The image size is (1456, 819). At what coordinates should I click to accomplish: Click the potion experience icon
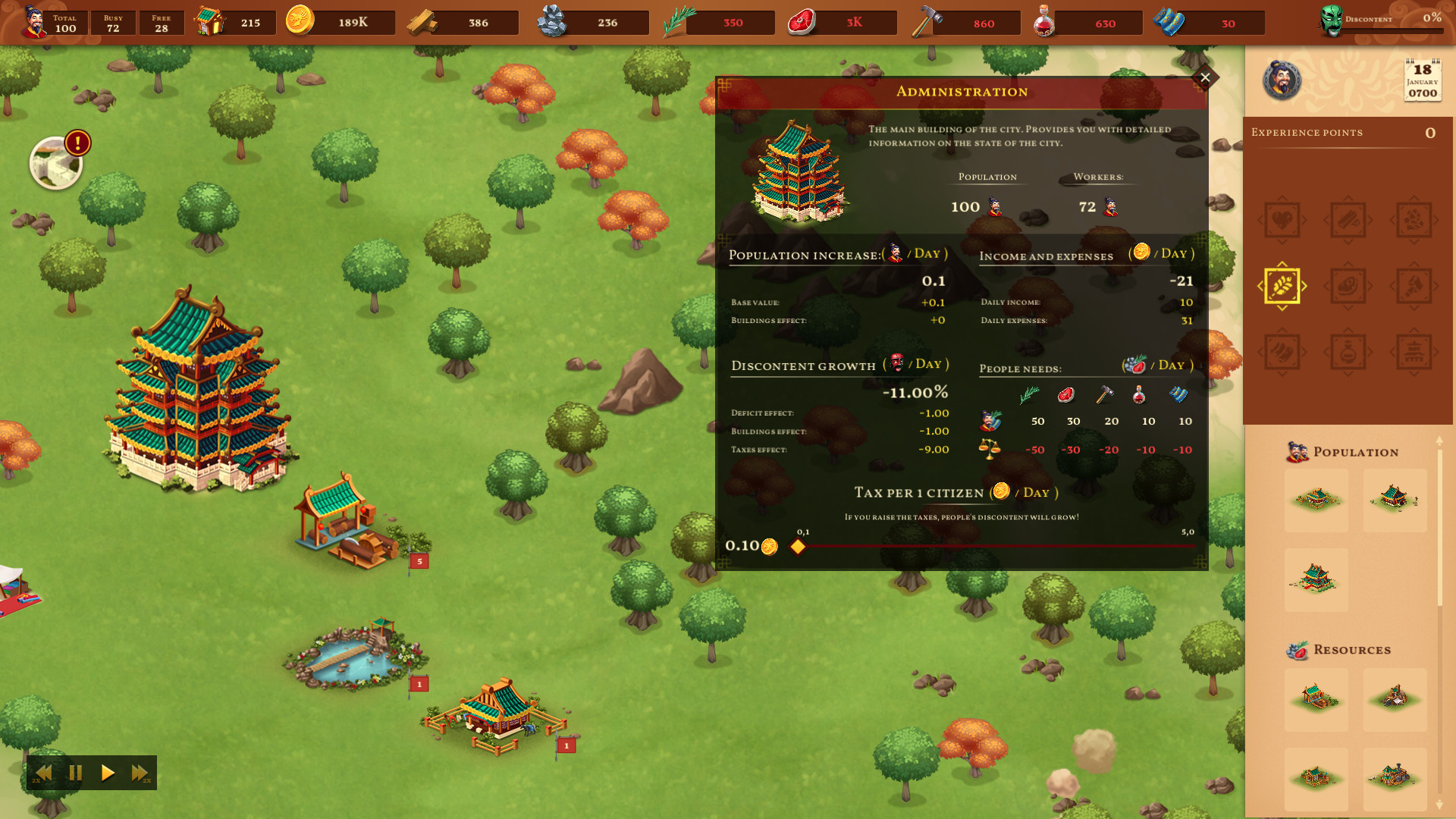pyautogui.click(x=1348, y=353)
